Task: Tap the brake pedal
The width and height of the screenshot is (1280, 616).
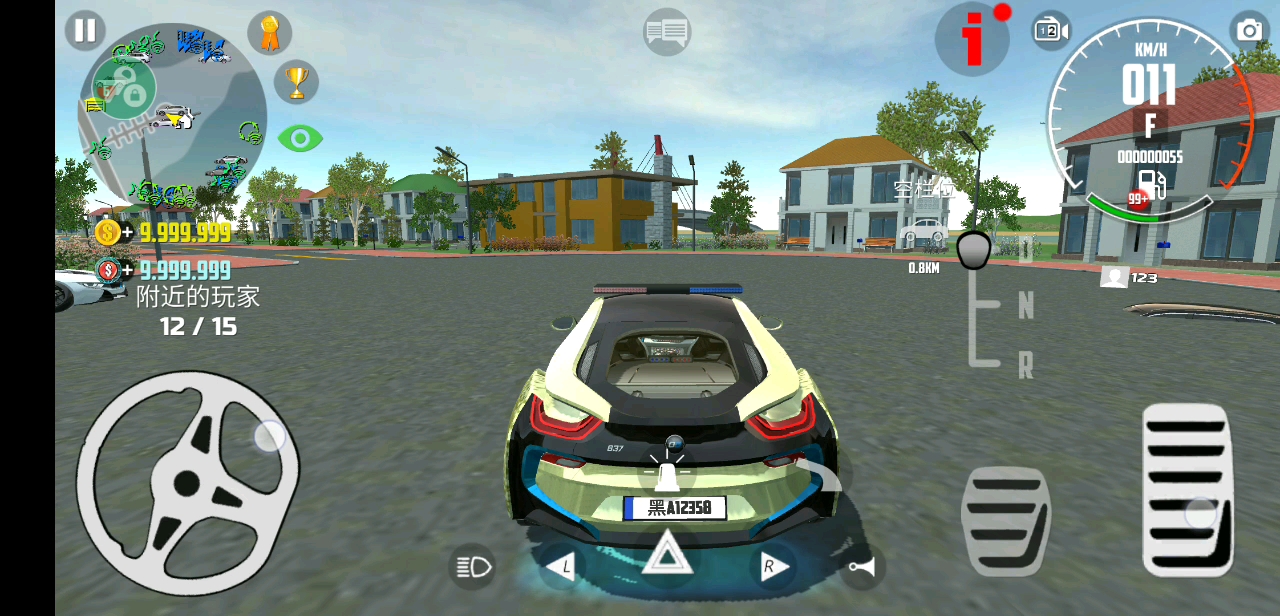Action: (1005, 520)
